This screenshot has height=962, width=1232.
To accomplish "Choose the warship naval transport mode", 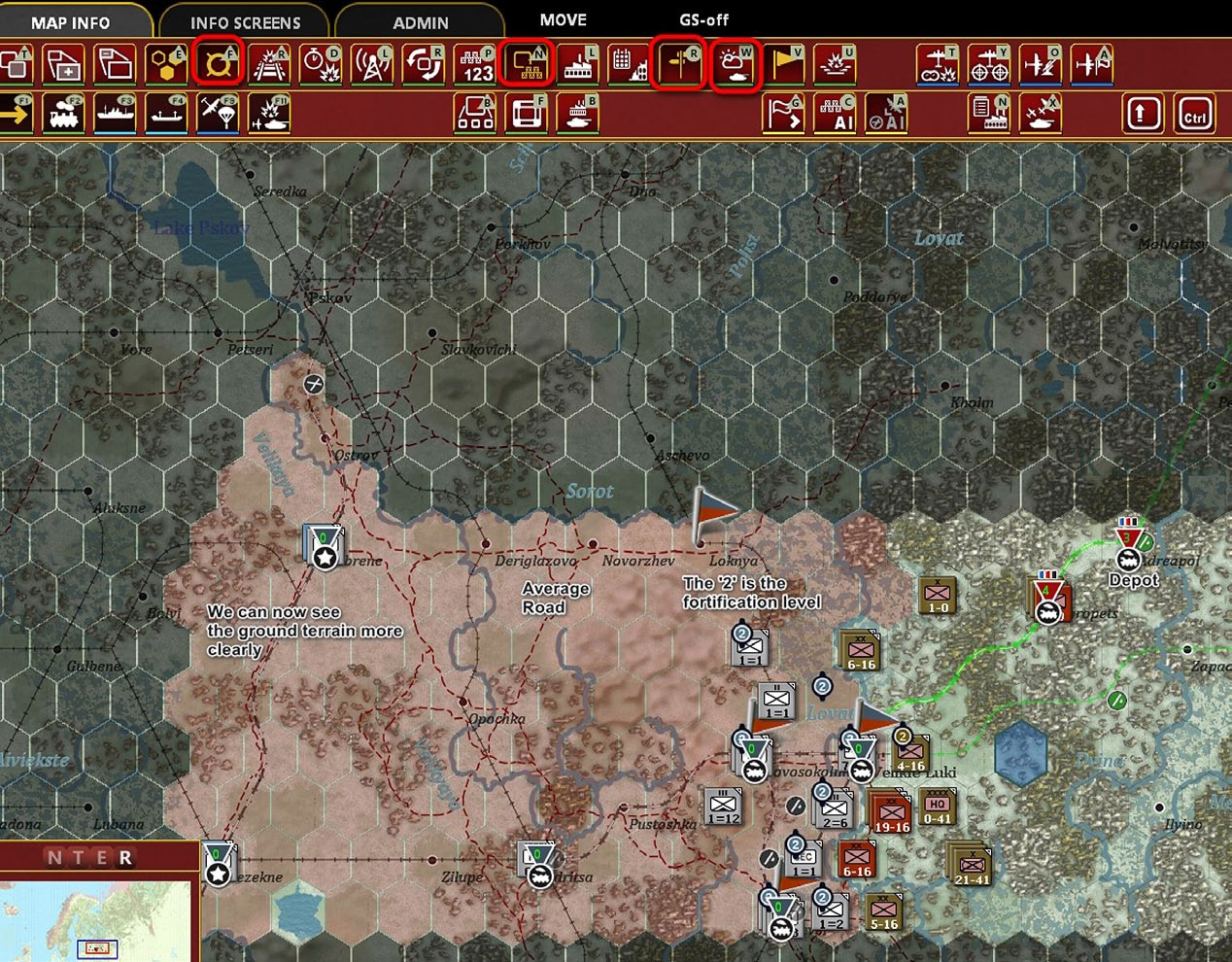I will [115, 115].
